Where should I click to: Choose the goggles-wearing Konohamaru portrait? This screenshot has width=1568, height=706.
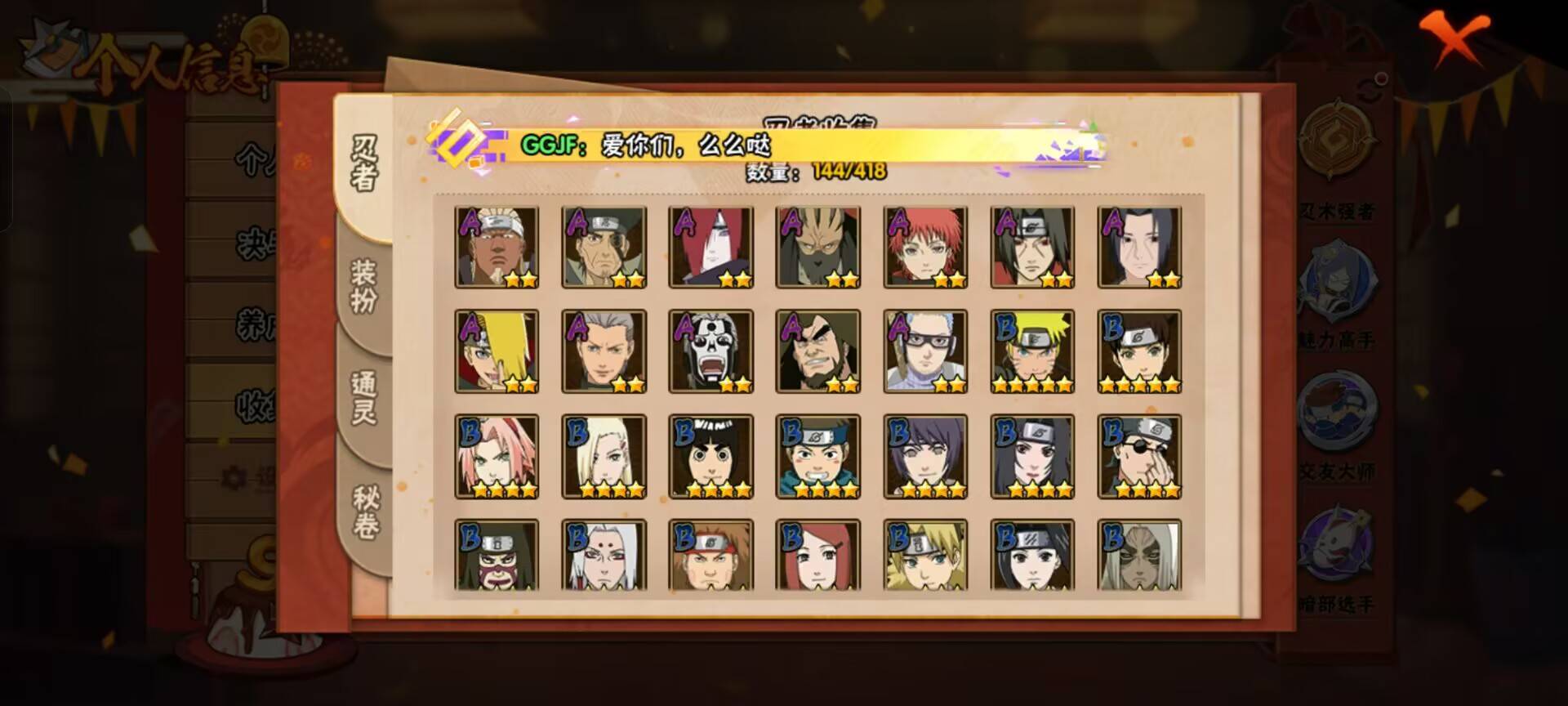click(x=817, y=456)
